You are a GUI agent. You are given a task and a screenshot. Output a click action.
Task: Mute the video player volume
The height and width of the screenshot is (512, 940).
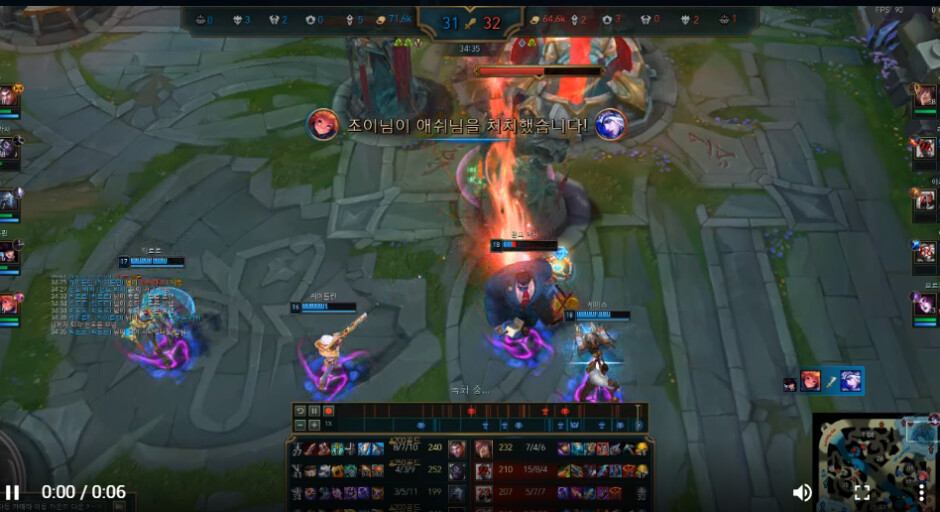click(x=802, y=492)
